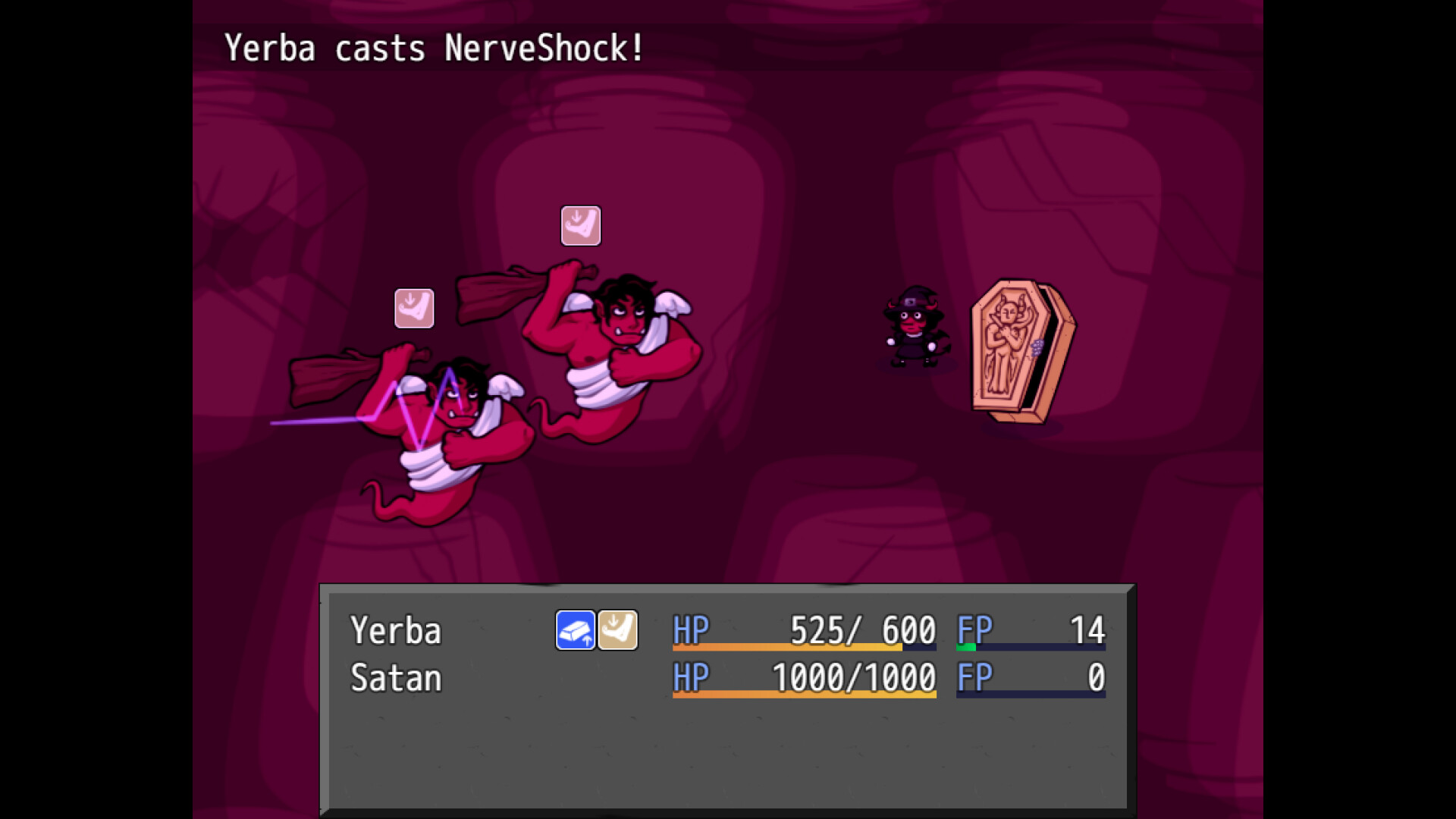Click the foot icon with downward arrow in status window
The height and width of the screenshot is (819, 1456).
617,629
